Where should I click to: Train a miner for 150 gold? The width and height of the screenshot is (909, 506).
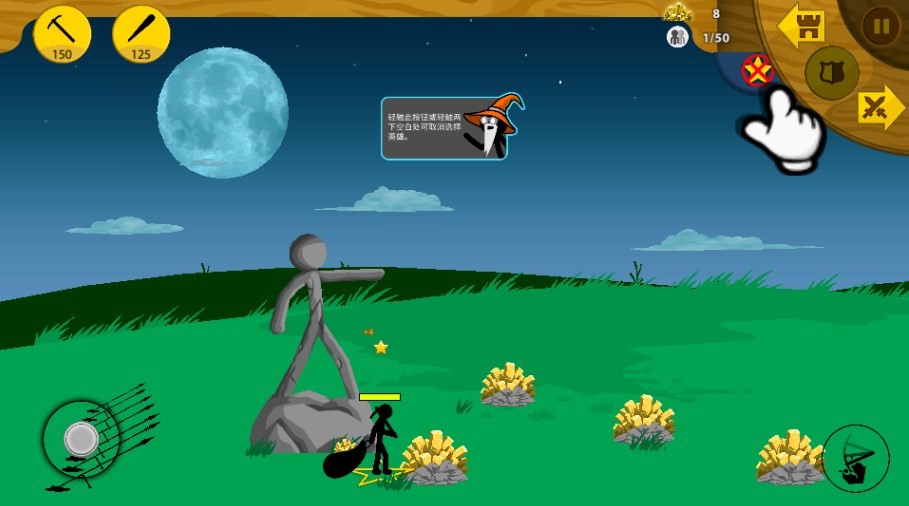(62, 33)
